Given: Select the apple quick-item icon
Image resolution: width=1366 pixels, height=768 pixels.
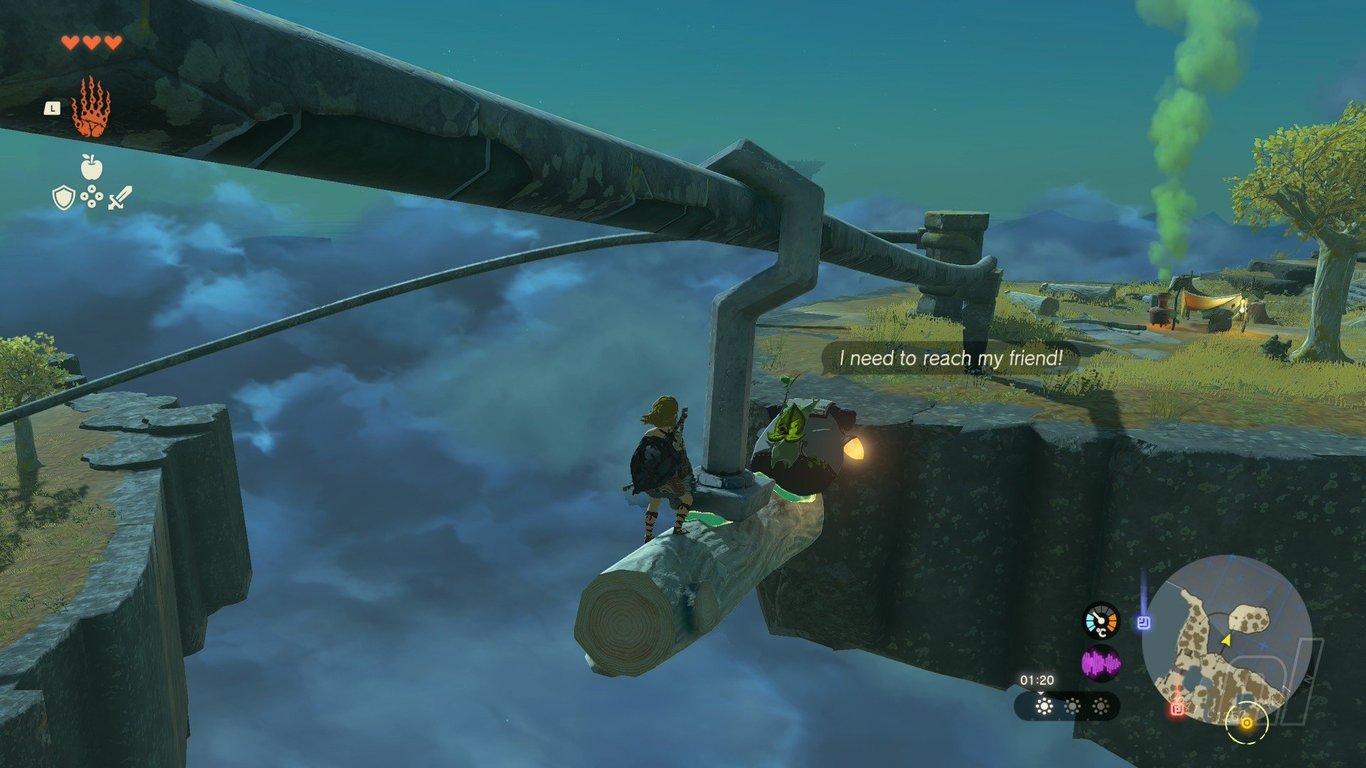Looking at the screenshot, I should (92, 166).
